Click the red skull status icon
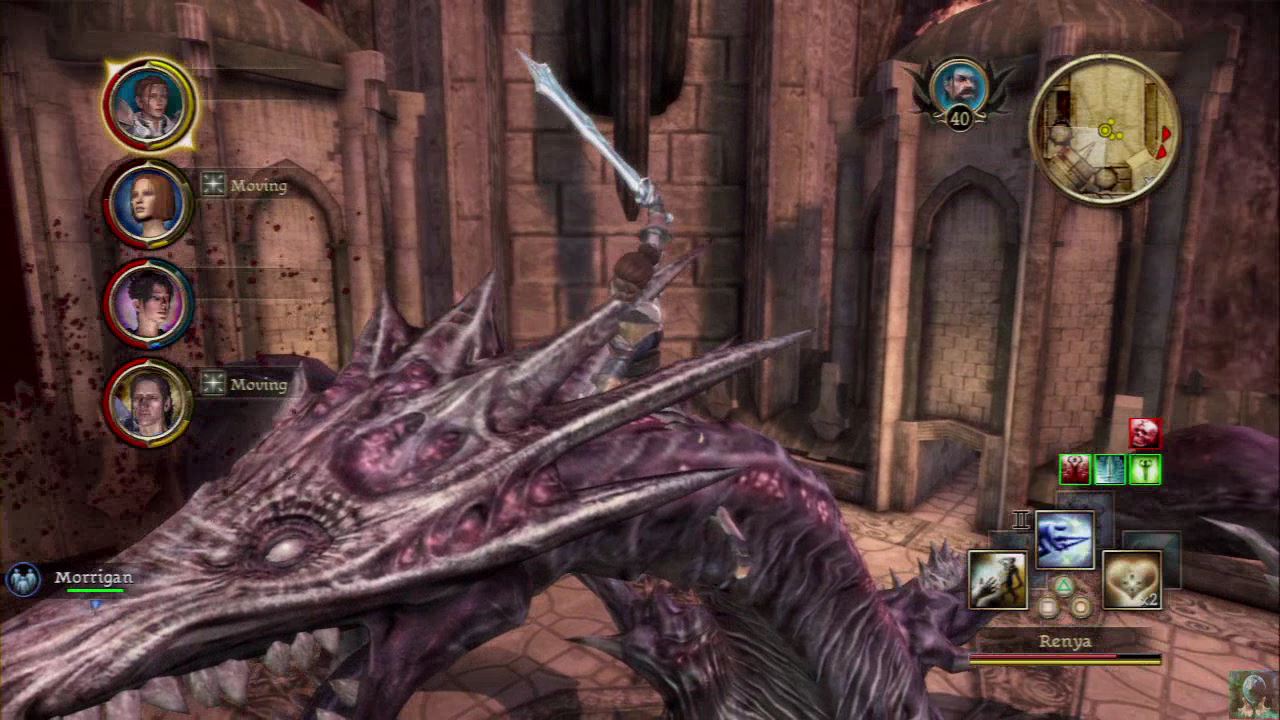Screen dimensions: 1280x720 [1145, 433]
